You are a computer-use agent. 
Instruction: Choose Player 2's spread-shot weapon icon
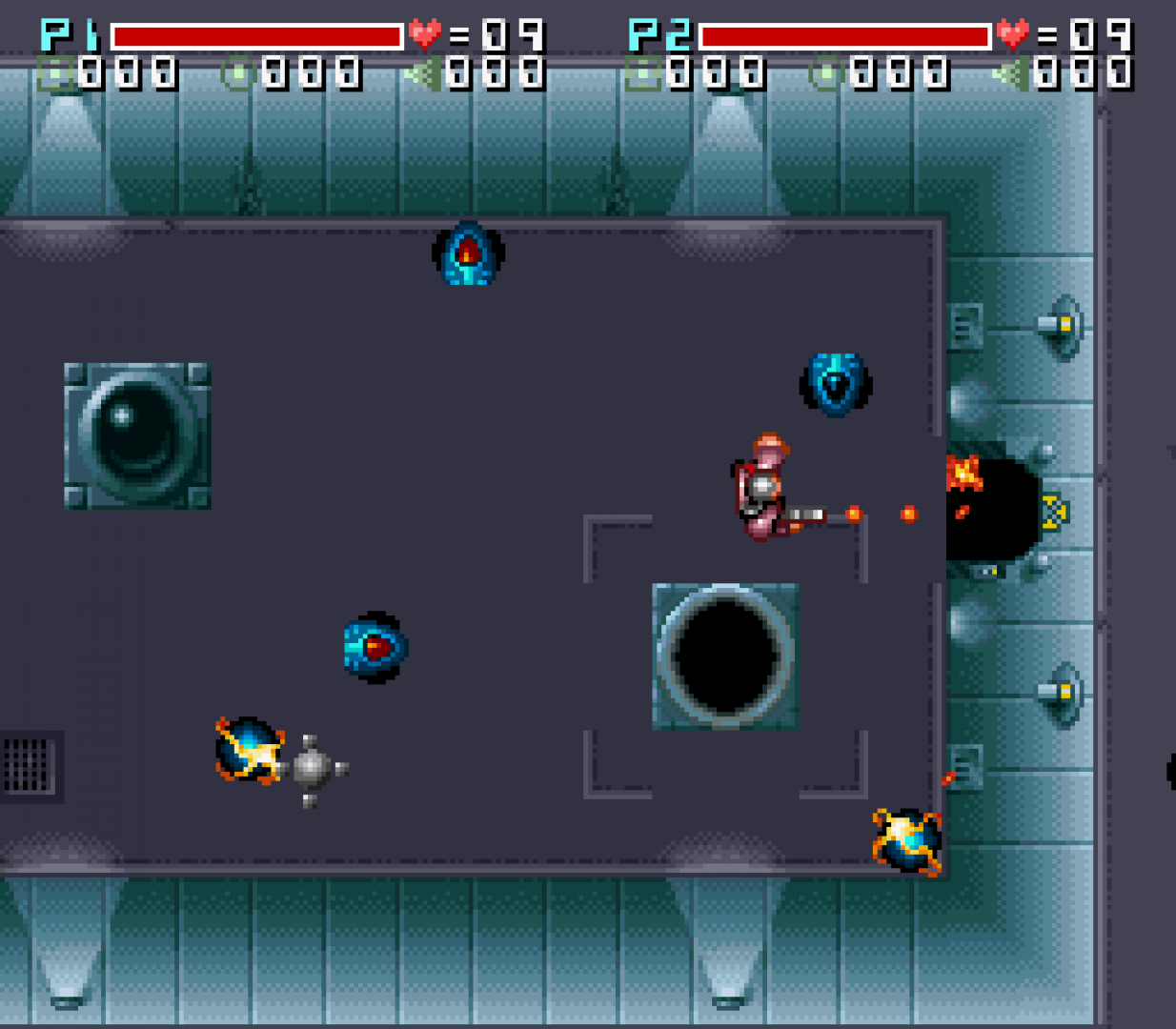1010,73
